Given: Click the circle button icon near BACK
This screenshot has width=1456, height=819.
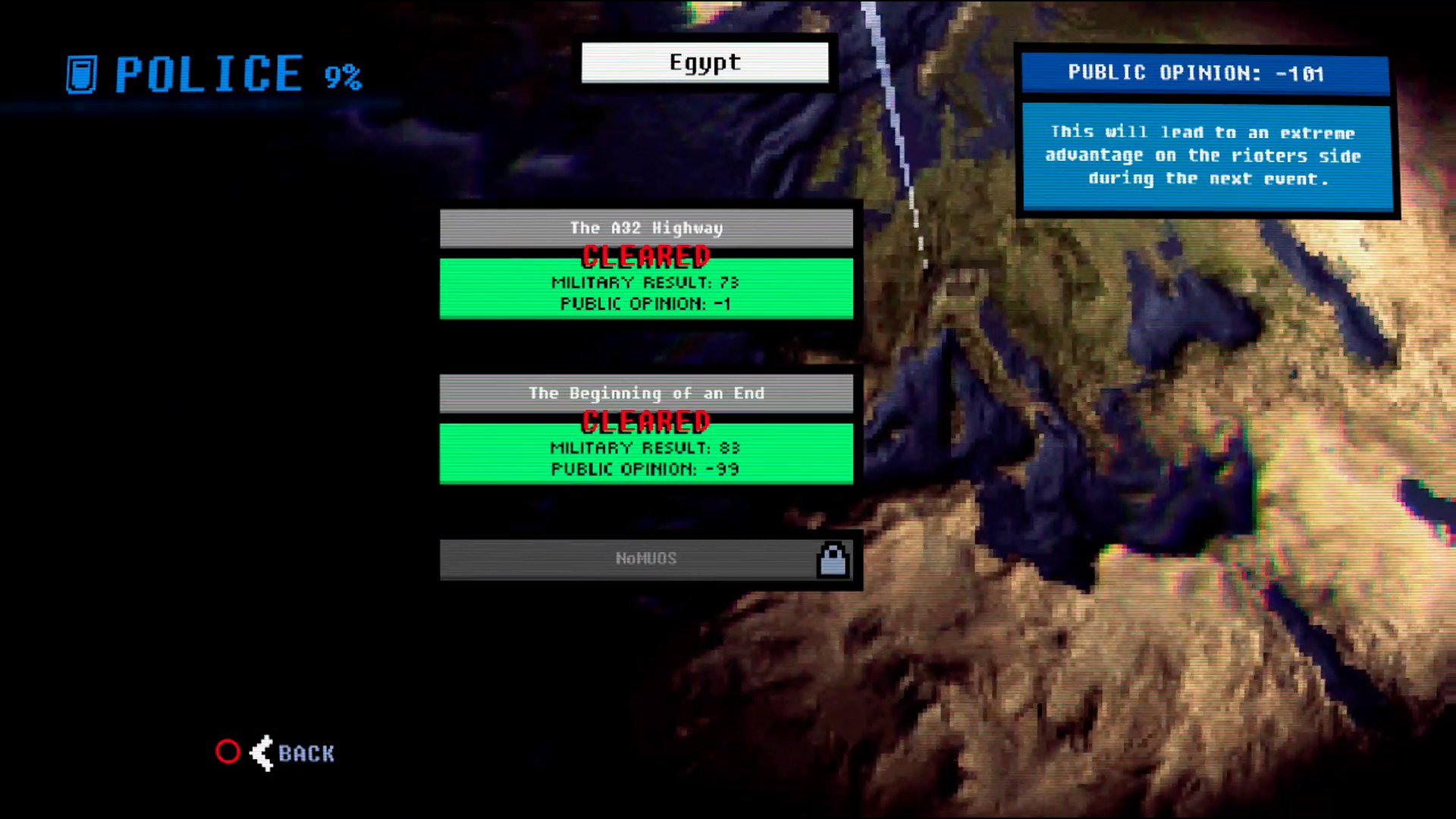Looking at the screenshot, I should [x=227, y=752].
